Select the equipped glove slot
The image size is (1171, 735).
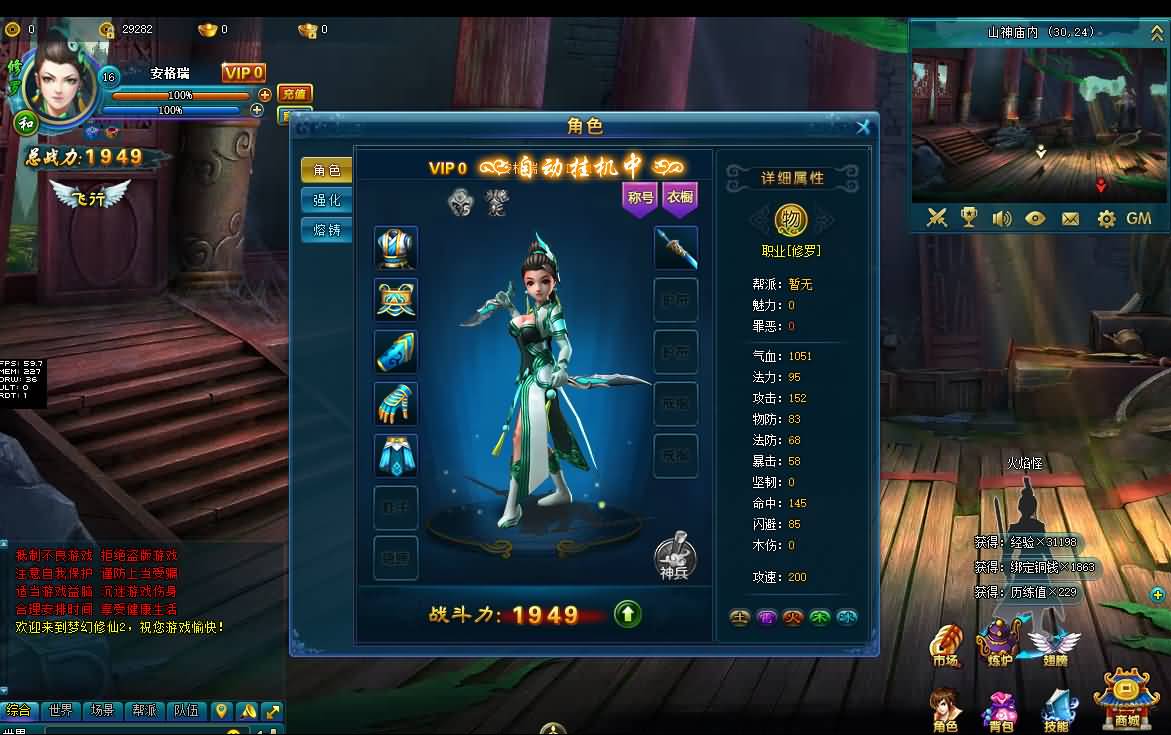coord(396,403)
